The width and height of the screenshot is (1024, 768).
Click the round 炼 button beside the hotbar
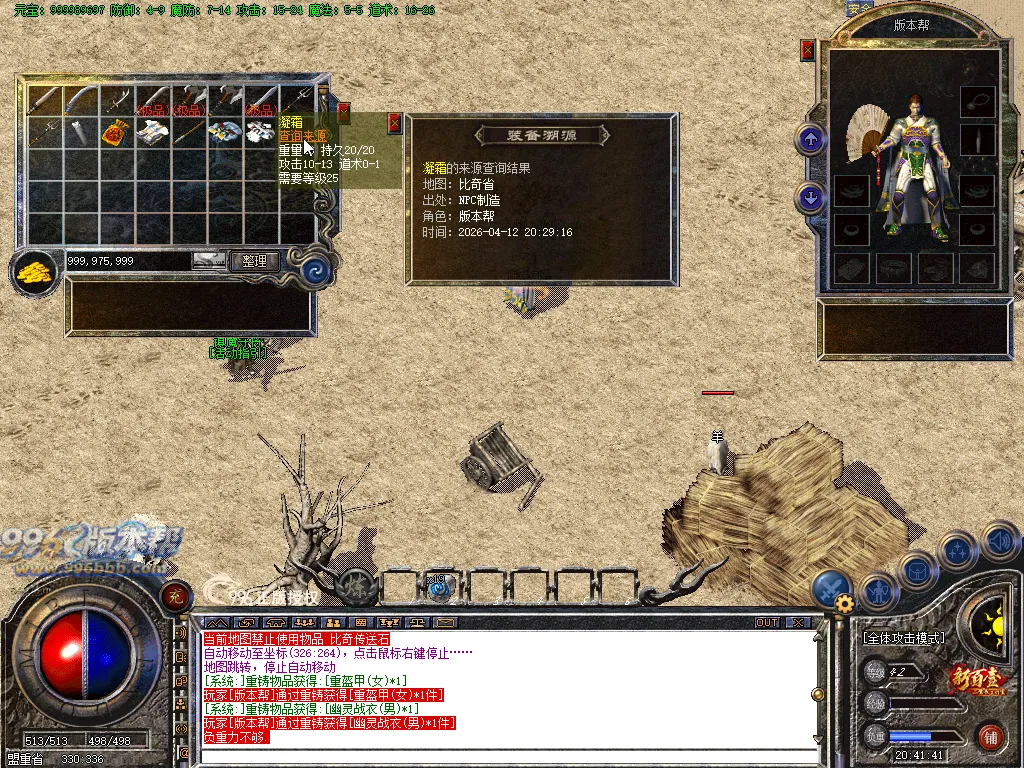coord(356,586)
